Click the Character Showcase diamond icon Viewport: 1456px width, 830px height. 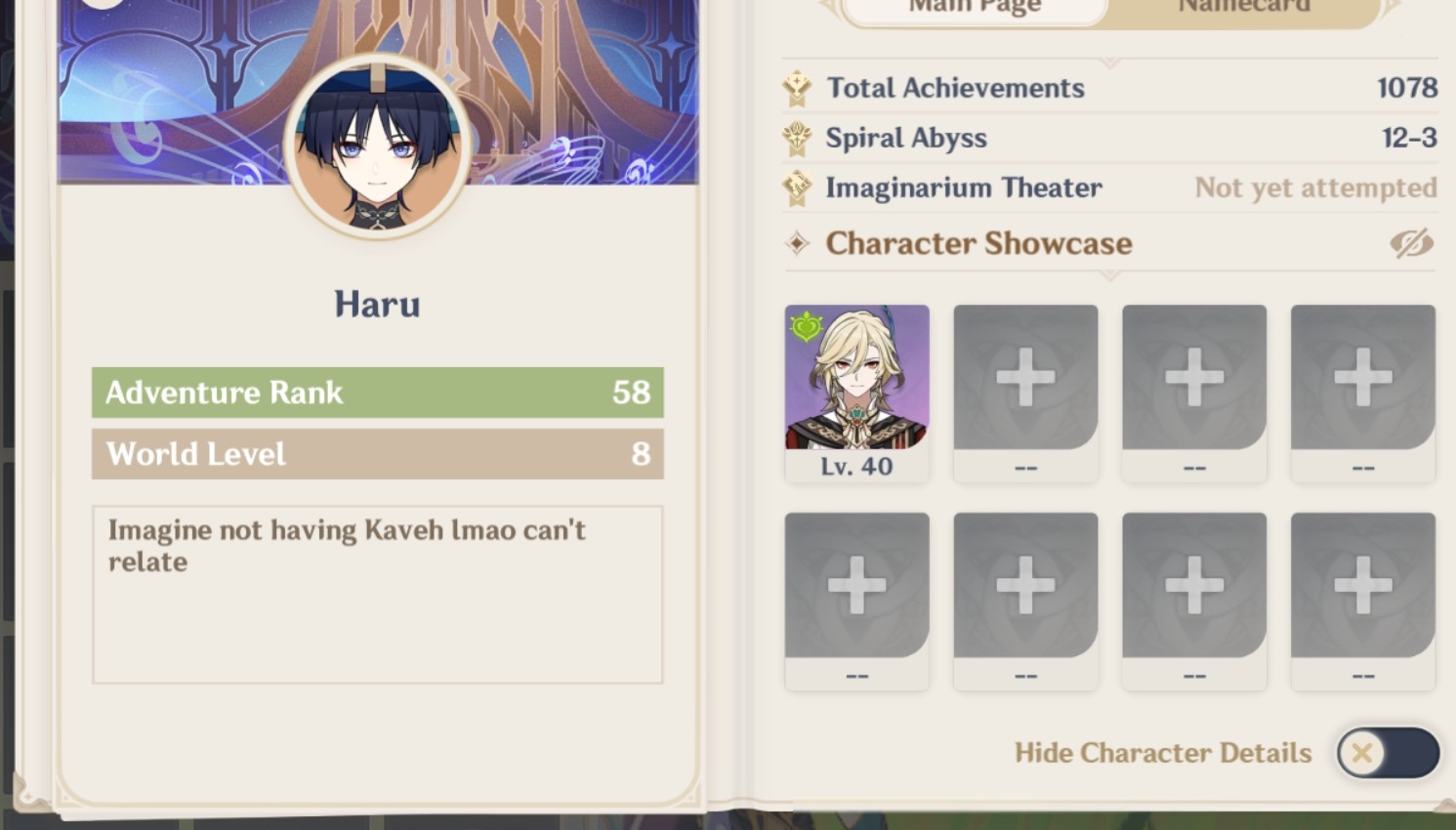[796, 243]
